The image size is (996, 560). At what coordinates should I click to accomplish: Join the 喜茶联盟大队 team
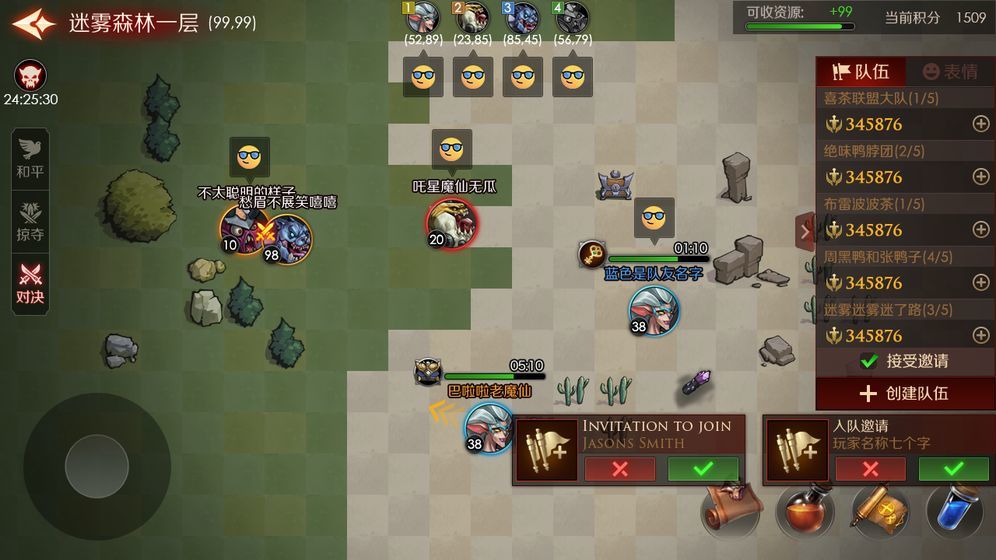tap(981, 124)
